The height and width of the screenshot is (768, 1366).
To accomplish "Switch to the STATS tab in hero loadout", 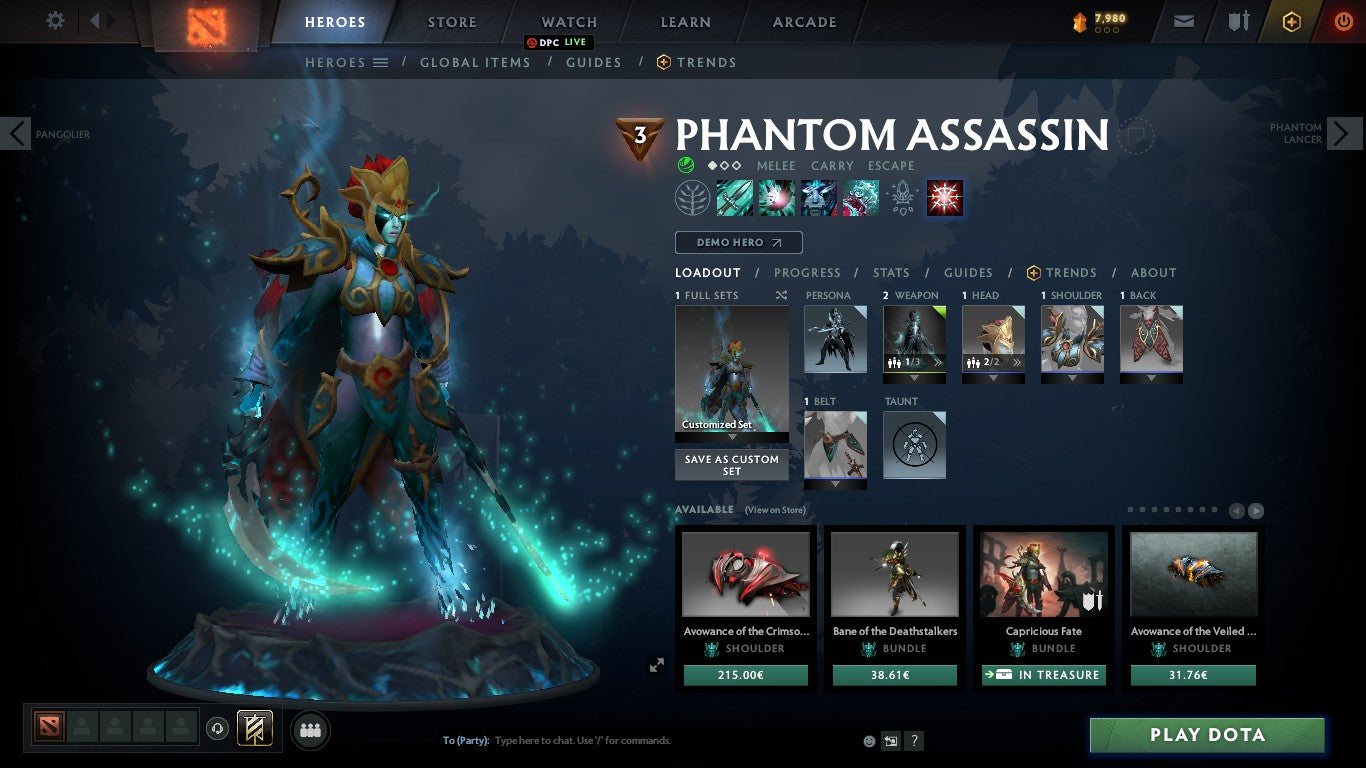I will point(890,272).
